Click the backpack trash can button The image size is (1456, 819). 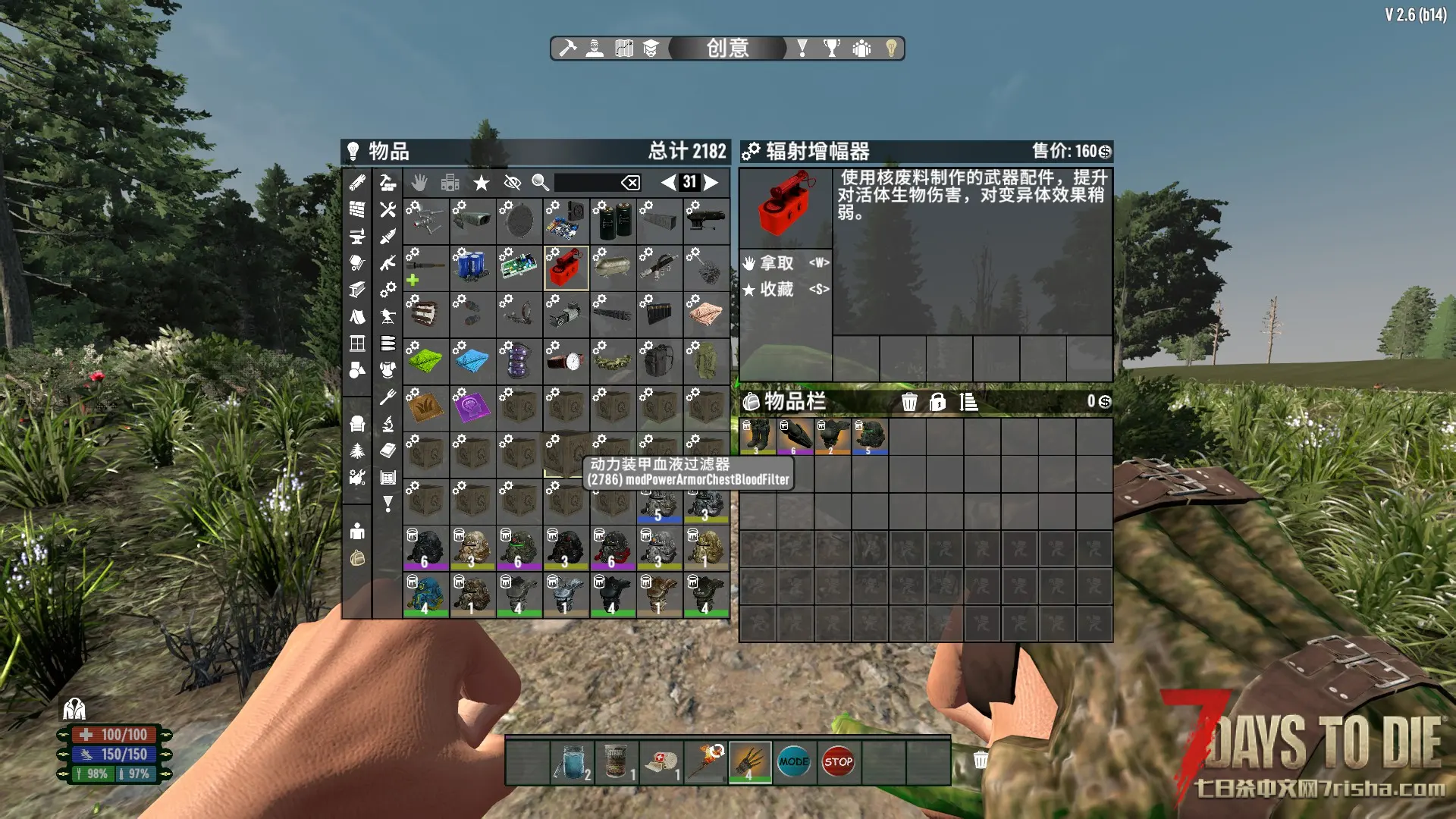[x=909, y=402]
